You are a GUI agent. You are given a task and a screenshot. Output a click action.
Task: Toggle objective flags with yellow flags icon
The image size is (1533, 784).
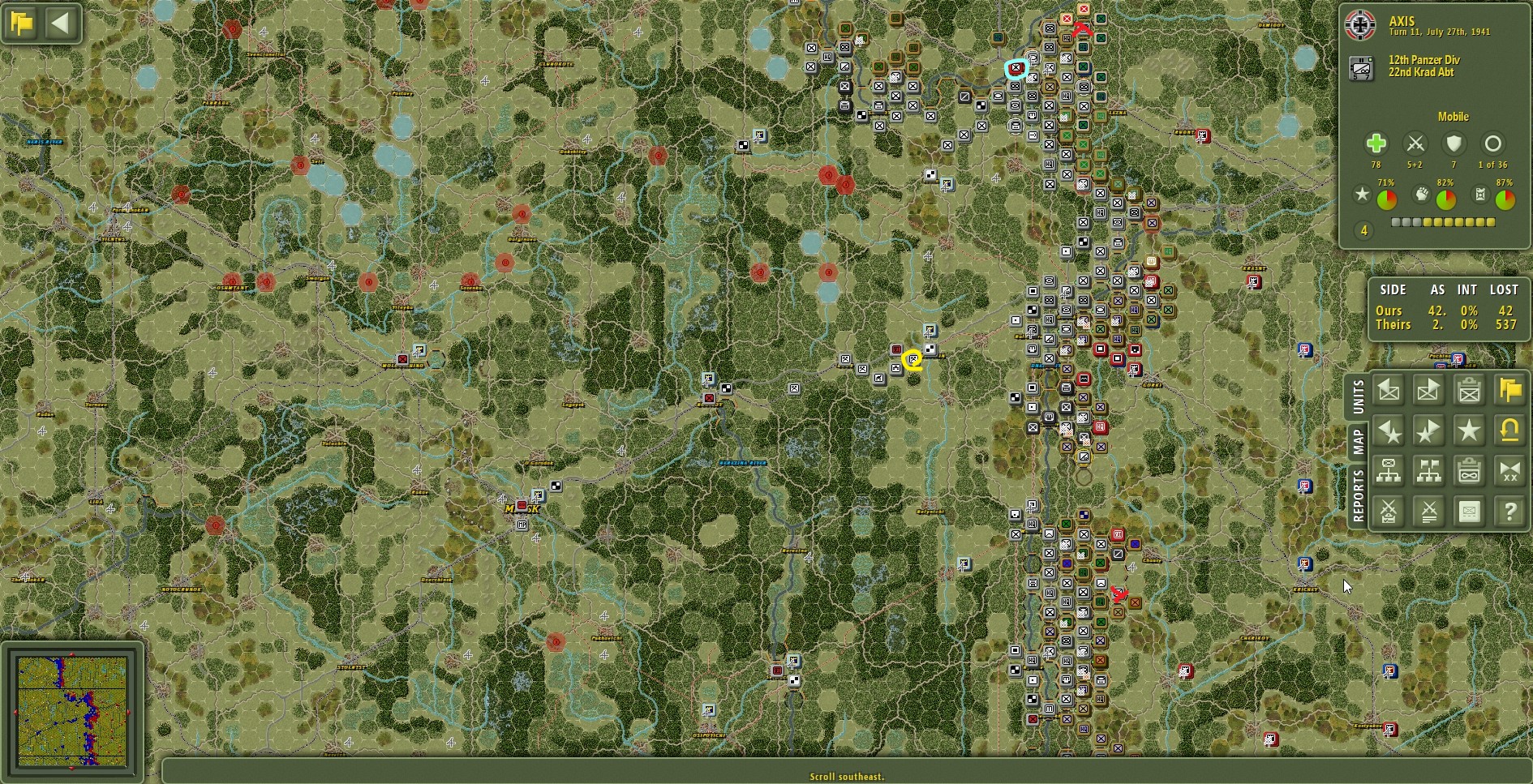coord(1509,391)
